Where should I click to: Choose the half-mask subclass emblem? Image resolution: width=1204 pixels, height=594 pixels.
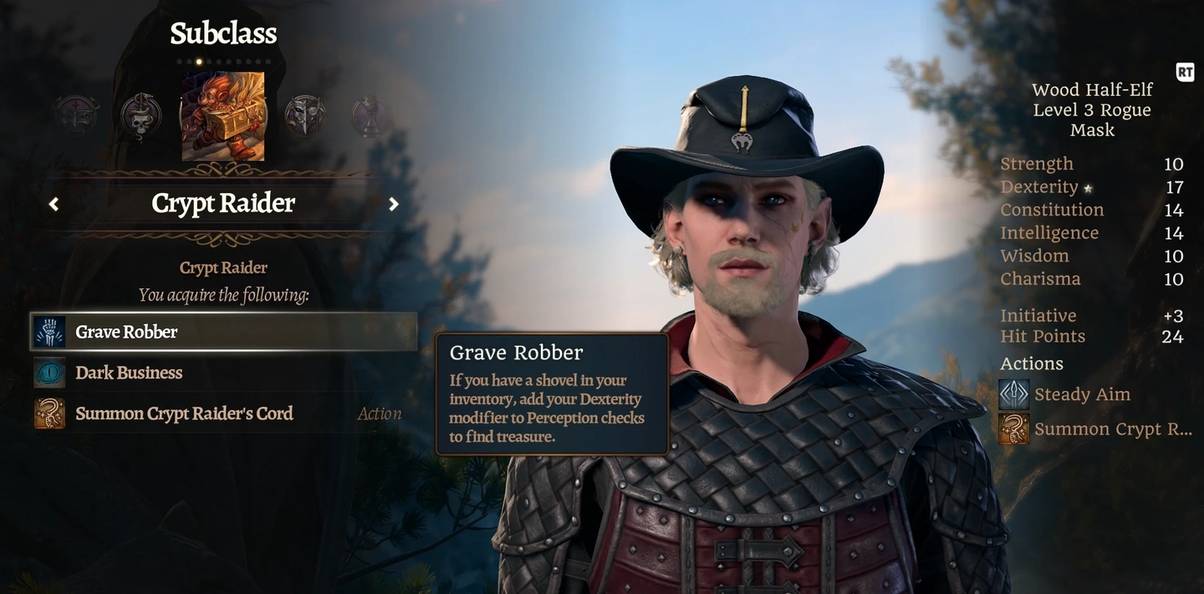(304, 116)
